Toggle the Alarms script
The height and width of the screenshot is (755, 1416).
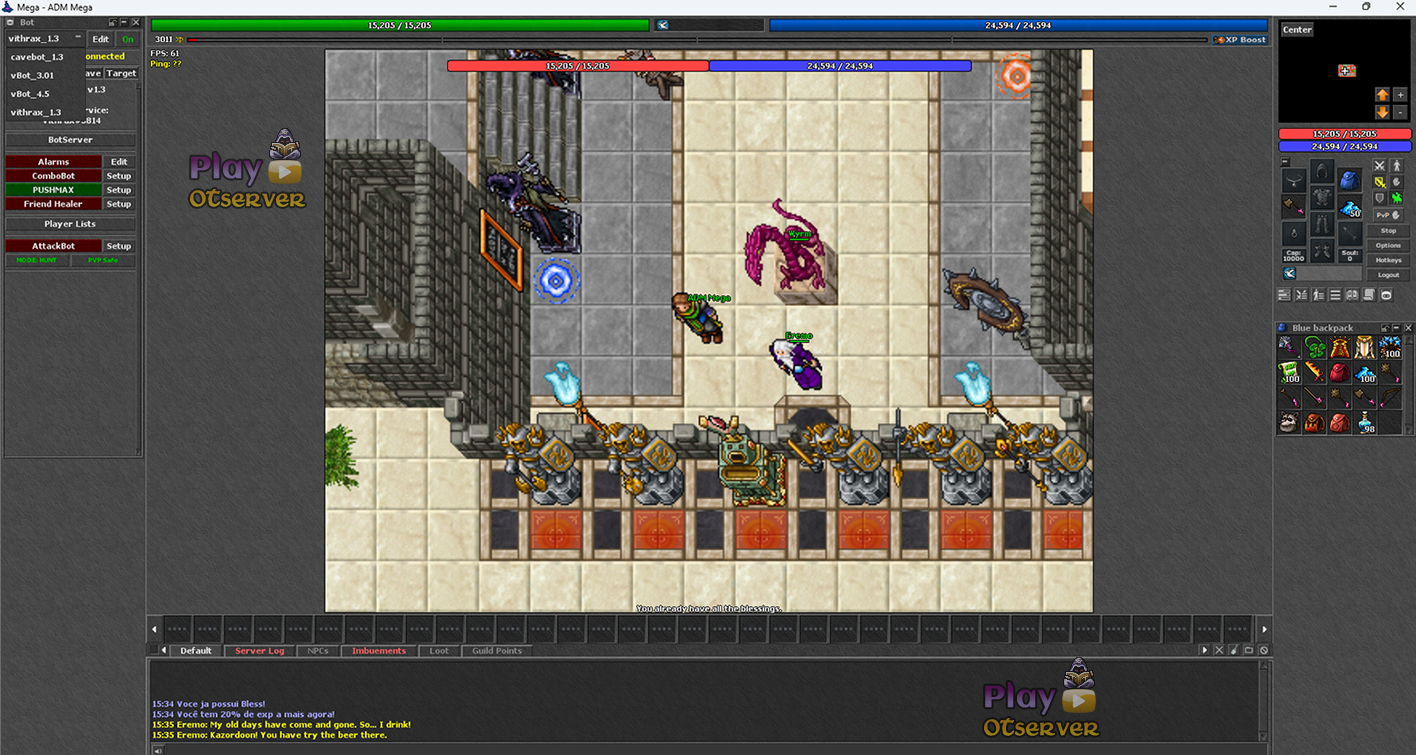point(53,162)
